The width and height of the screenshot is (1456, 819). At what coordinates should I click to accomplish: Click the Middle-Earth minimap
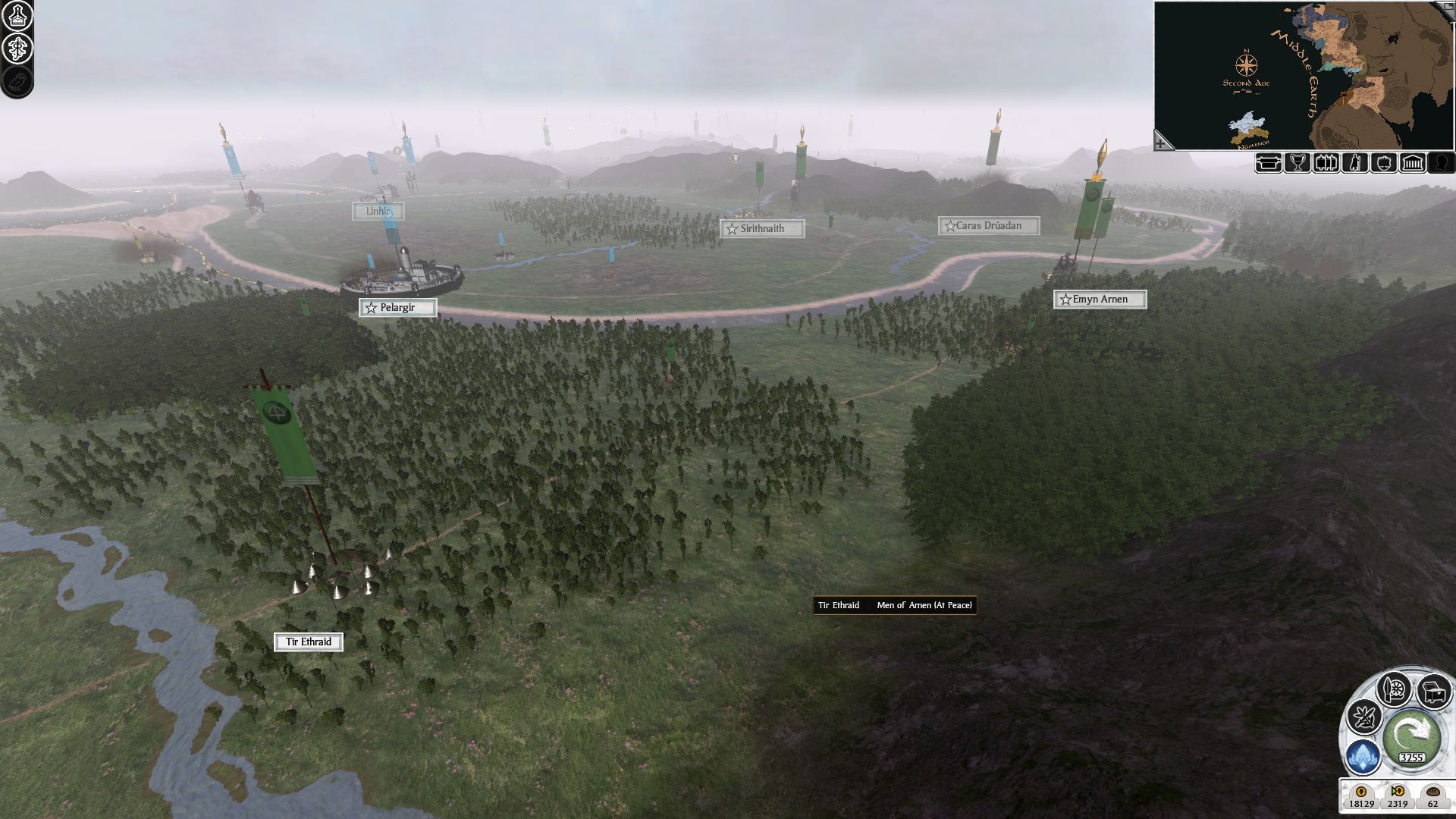click(1303, 74)
